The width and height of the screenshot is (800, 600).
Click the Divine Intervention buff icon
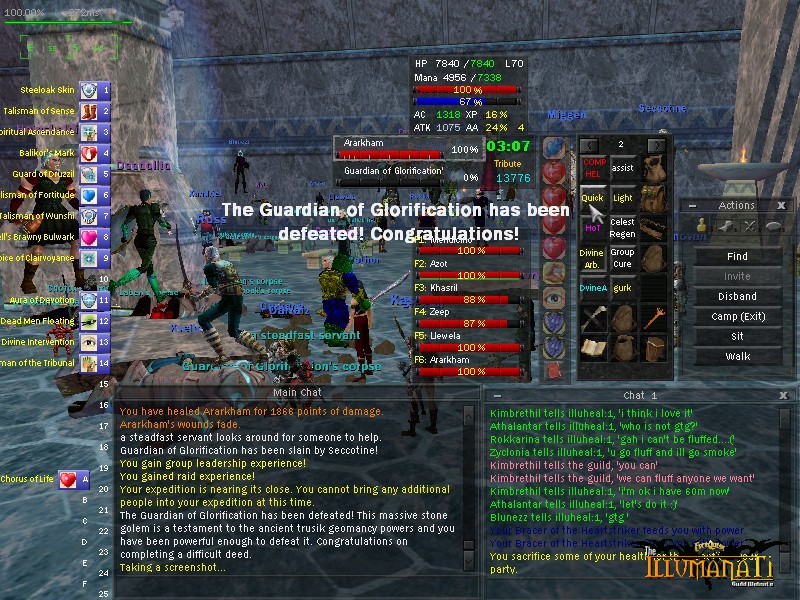pyautogui.click(x=88, y=342)
